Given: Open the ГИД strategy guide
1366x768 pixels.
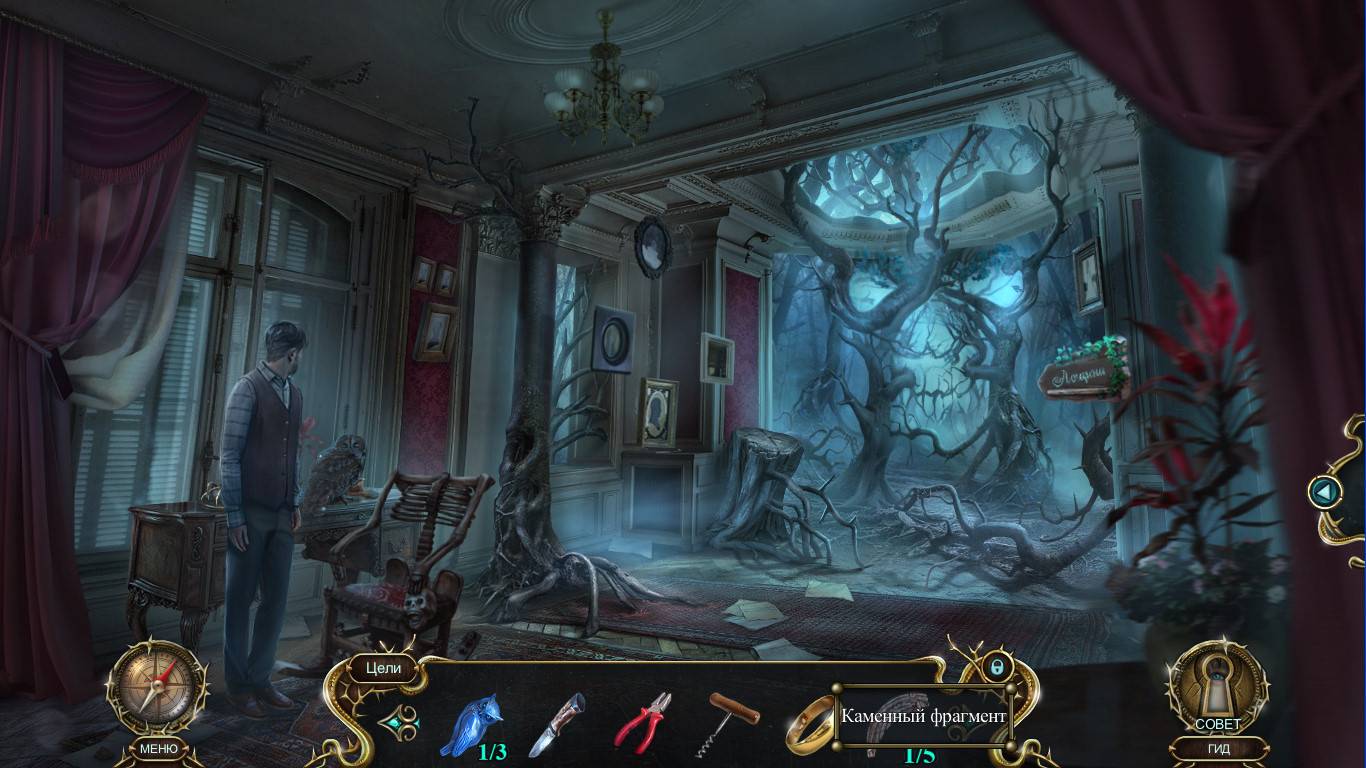Looking at the screenshot, I should coord(1218,748).
